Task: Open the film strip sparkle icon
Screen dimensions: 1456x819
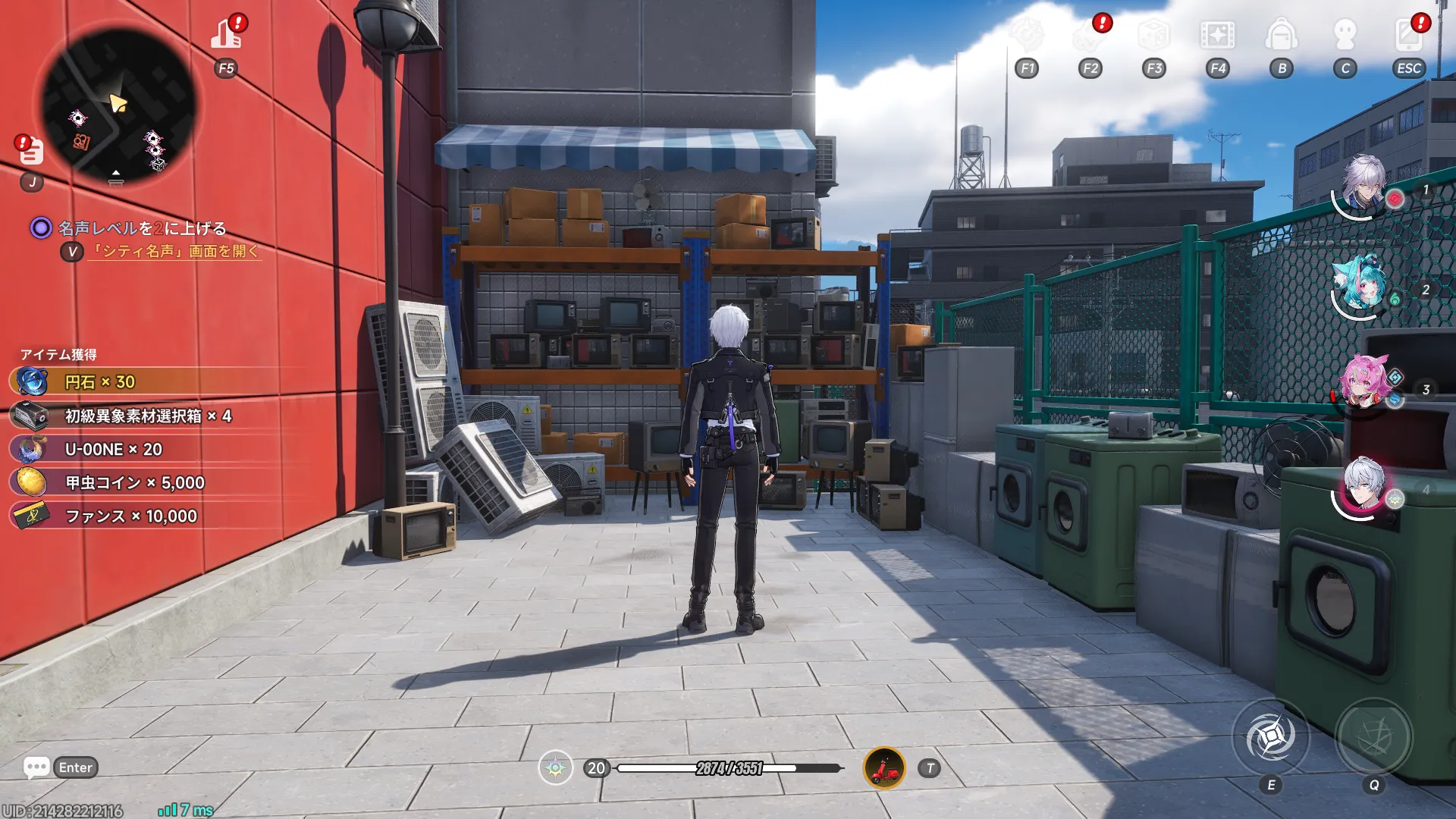Action: 1217,35
